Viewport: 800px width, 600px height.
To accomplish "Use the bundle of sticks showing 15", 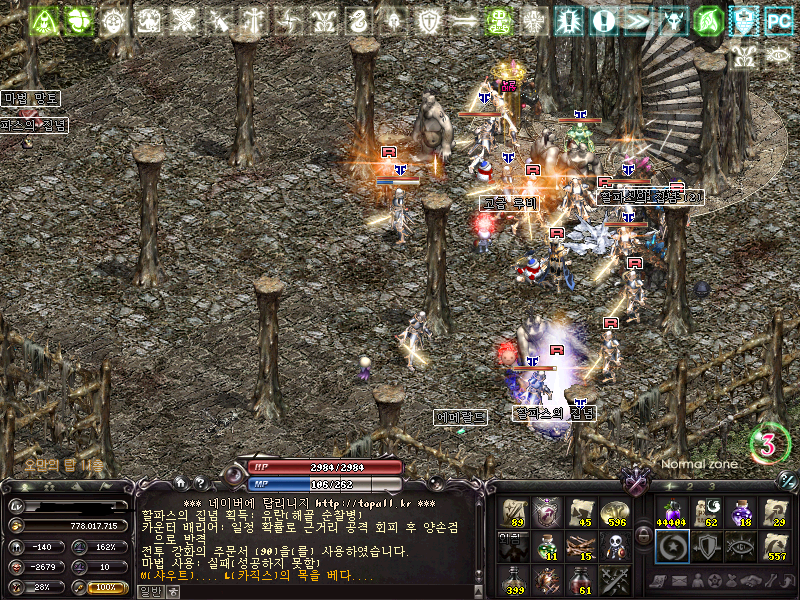I will pos(582,546).
